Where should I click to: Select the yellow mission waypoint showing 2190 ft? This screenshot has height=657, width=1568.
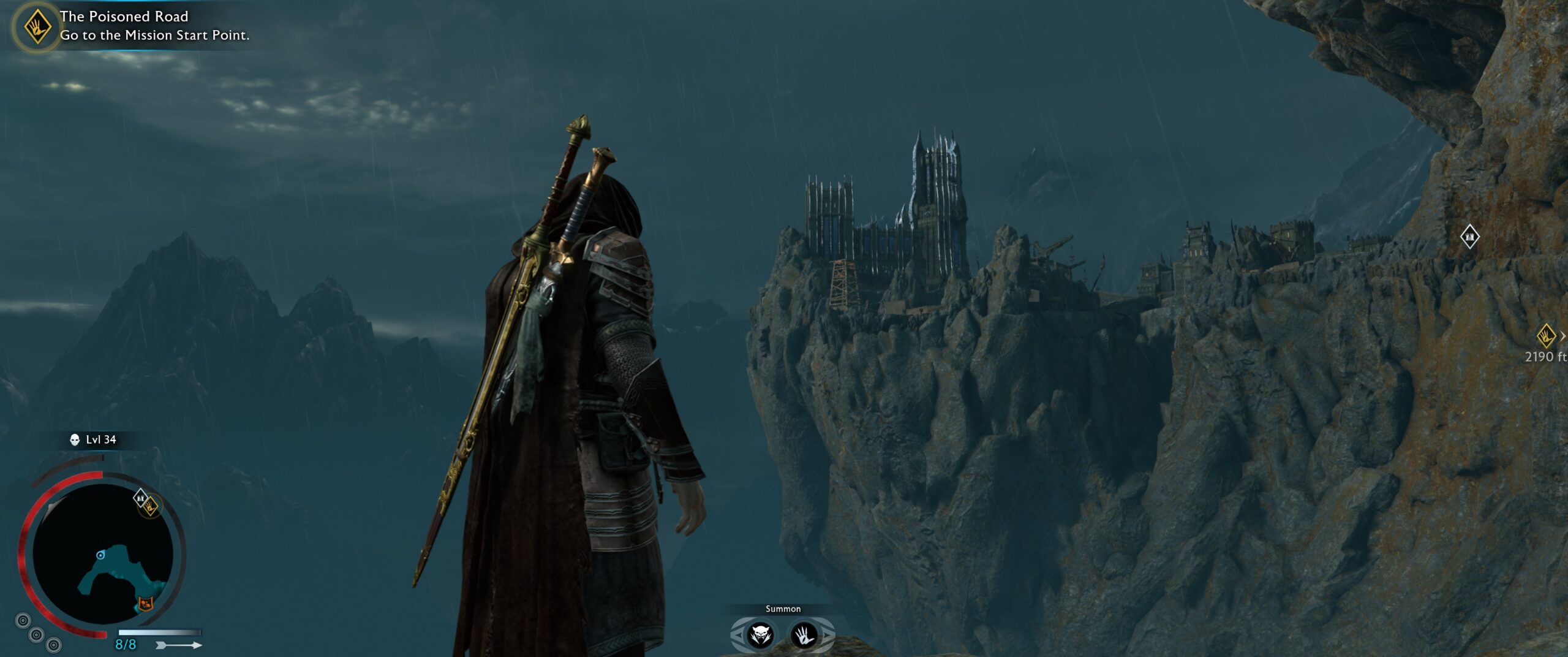(1546, 336)
